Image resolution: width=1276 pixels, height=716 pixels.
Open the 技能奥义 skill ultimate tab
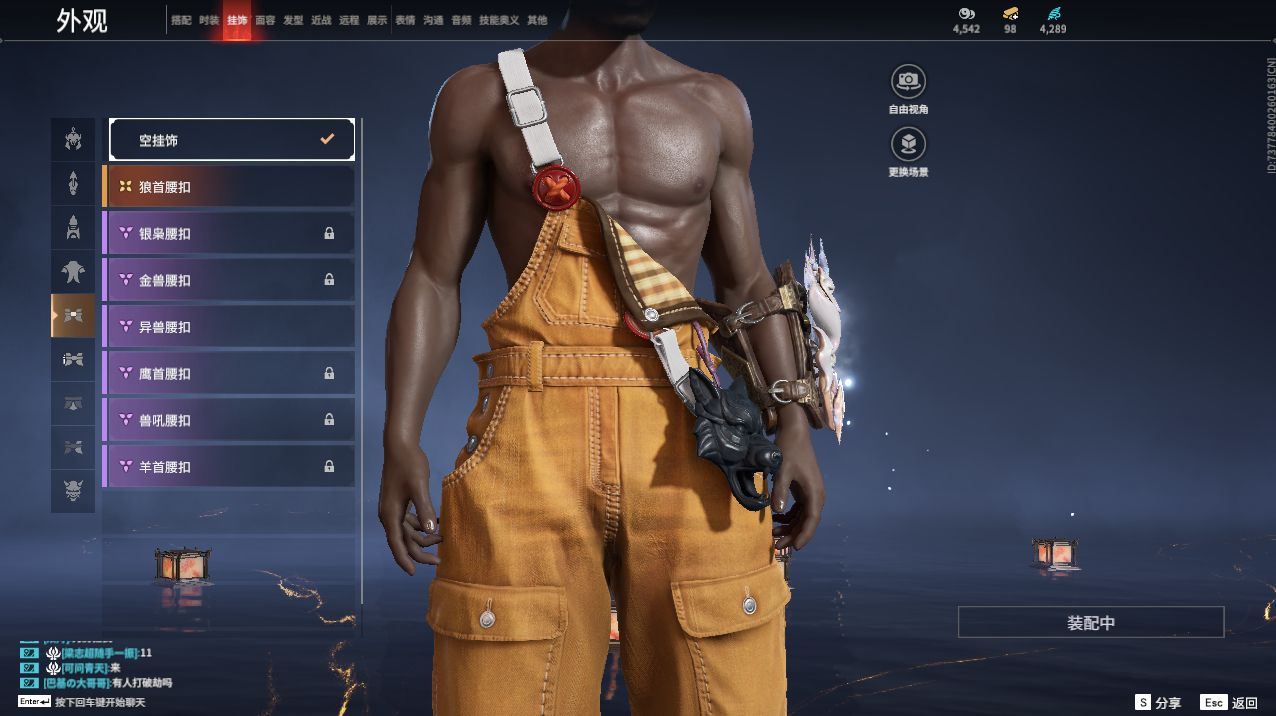[x=499, y=20]
